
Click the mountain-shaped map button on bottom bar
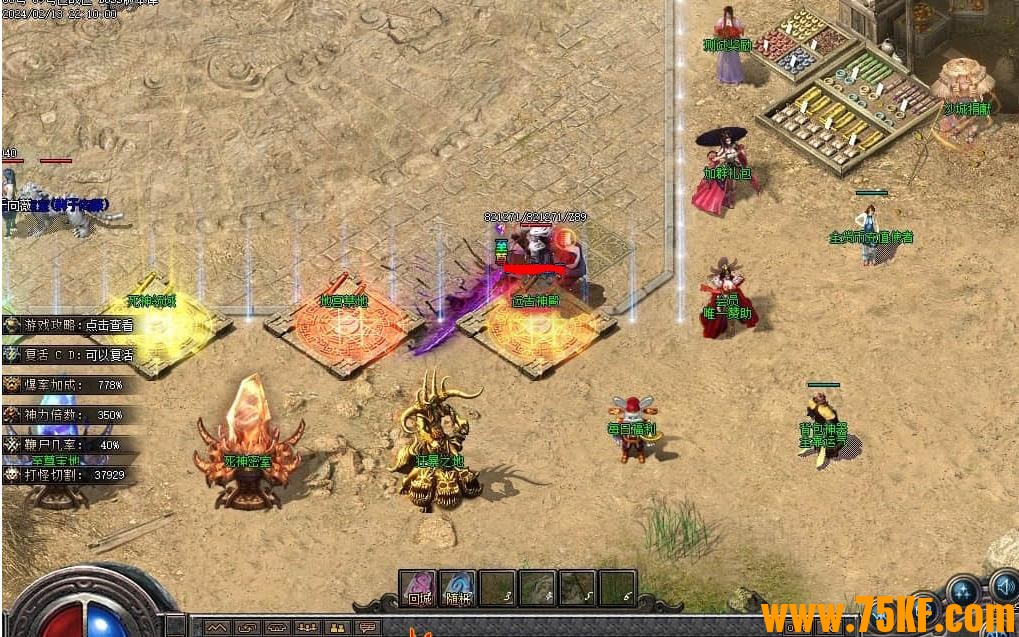click(217, 628)
